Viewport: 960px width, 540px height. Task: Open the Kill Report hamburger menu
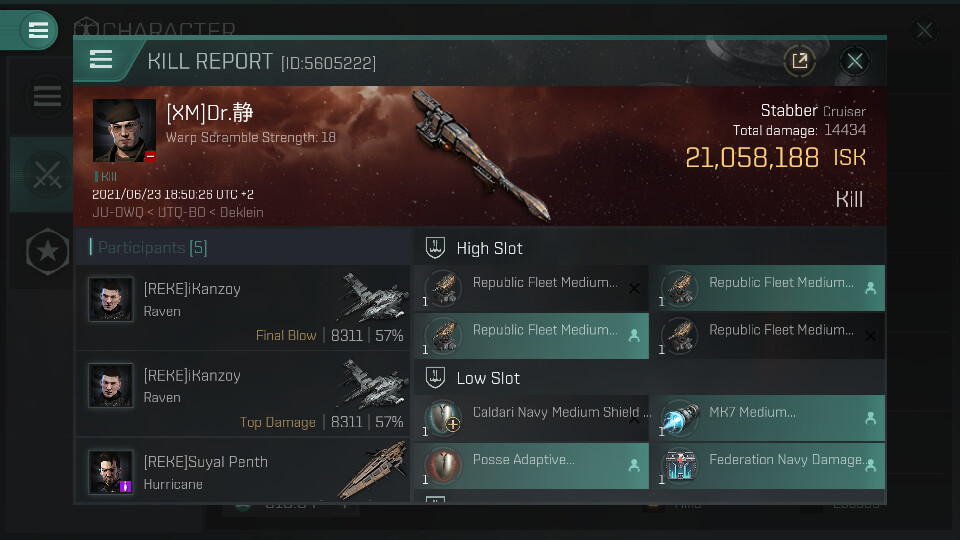[x=101, y=60]
